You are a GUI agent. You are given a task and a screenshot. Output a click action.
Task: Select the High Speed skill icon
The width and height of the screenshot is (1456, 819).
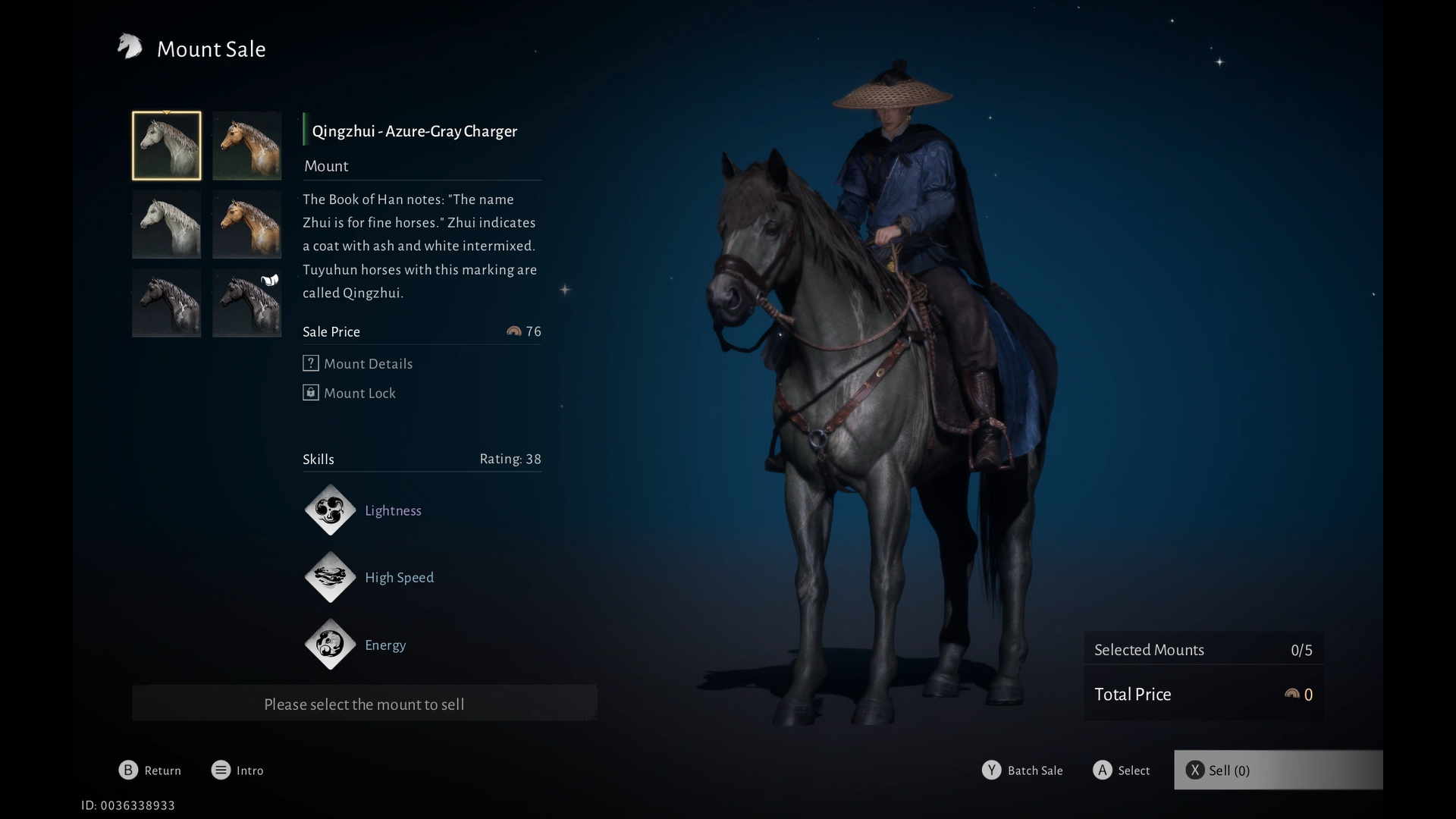coord(330,577)
